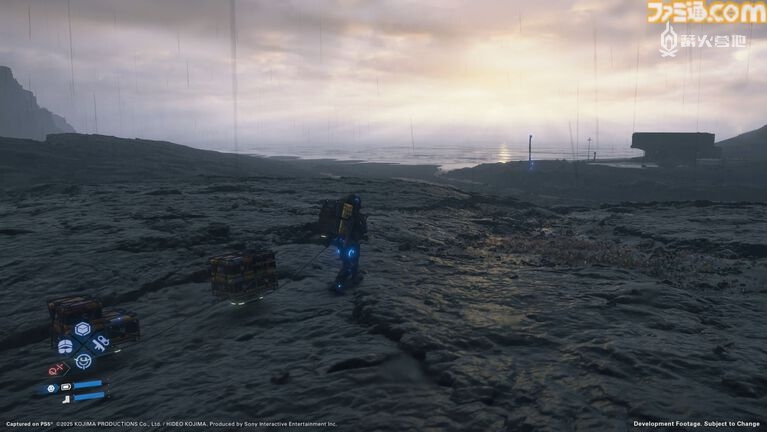Click the red crossed-out status icon
Image resolution: width=767 pixels, height=432 pixels.
tap(55, 369)
